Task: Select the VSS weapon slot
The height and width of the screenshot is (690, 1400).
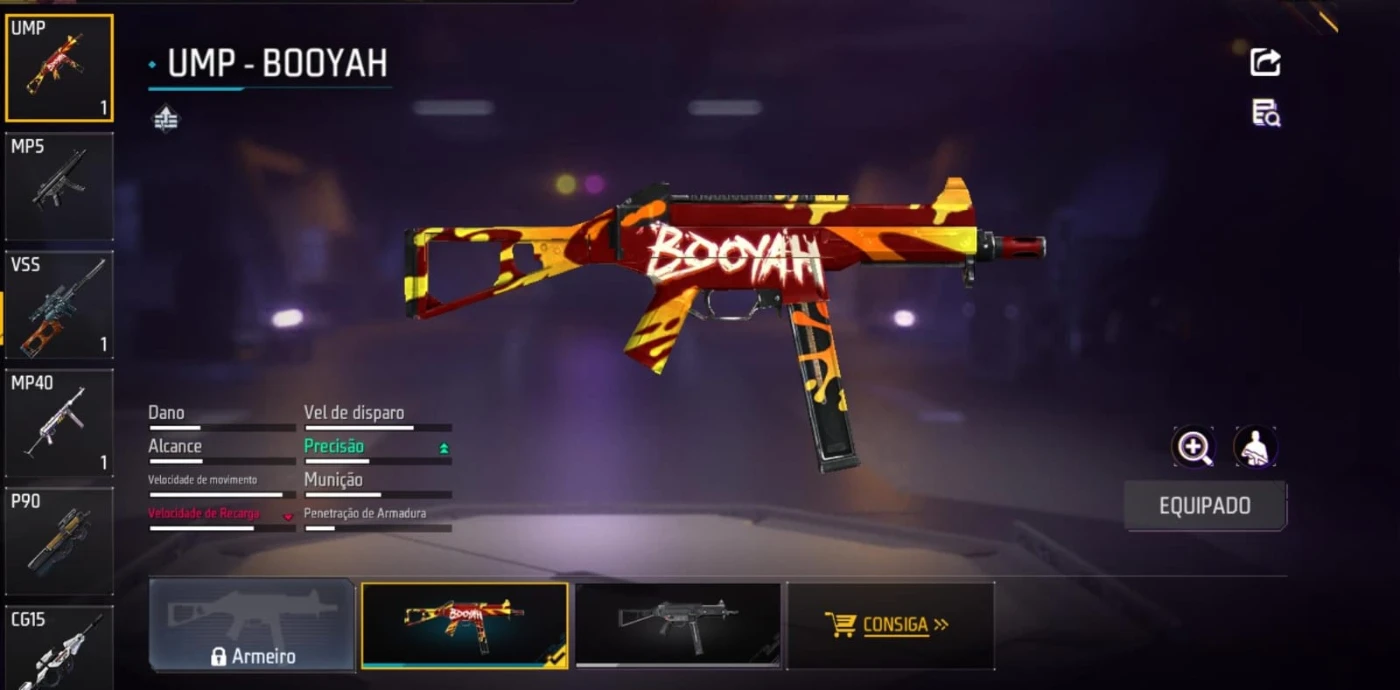Action: (x=58, y=304)
